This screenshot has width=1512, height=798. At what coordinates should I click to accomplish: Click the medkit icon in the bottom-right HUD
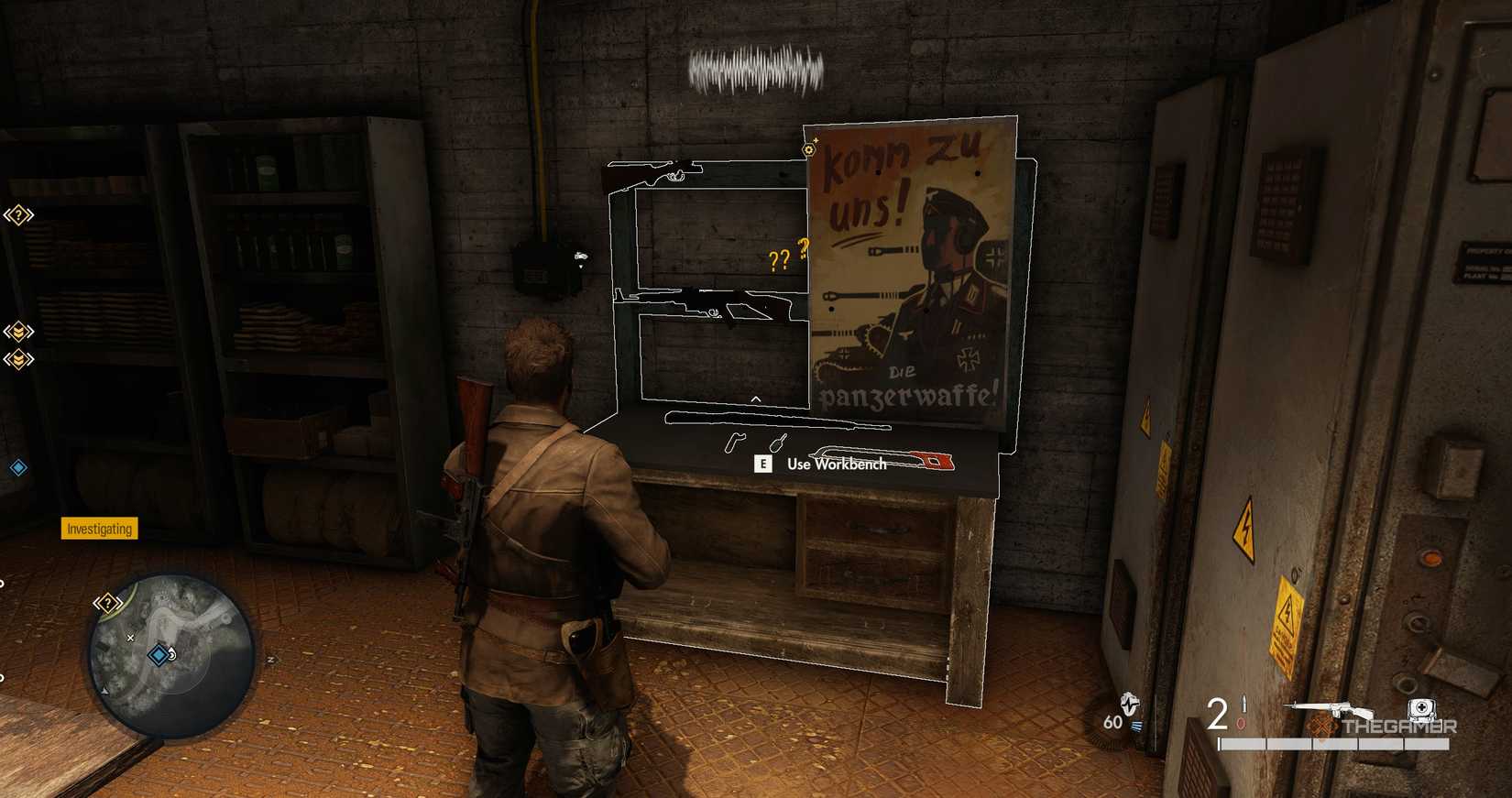coord(1421,707)
